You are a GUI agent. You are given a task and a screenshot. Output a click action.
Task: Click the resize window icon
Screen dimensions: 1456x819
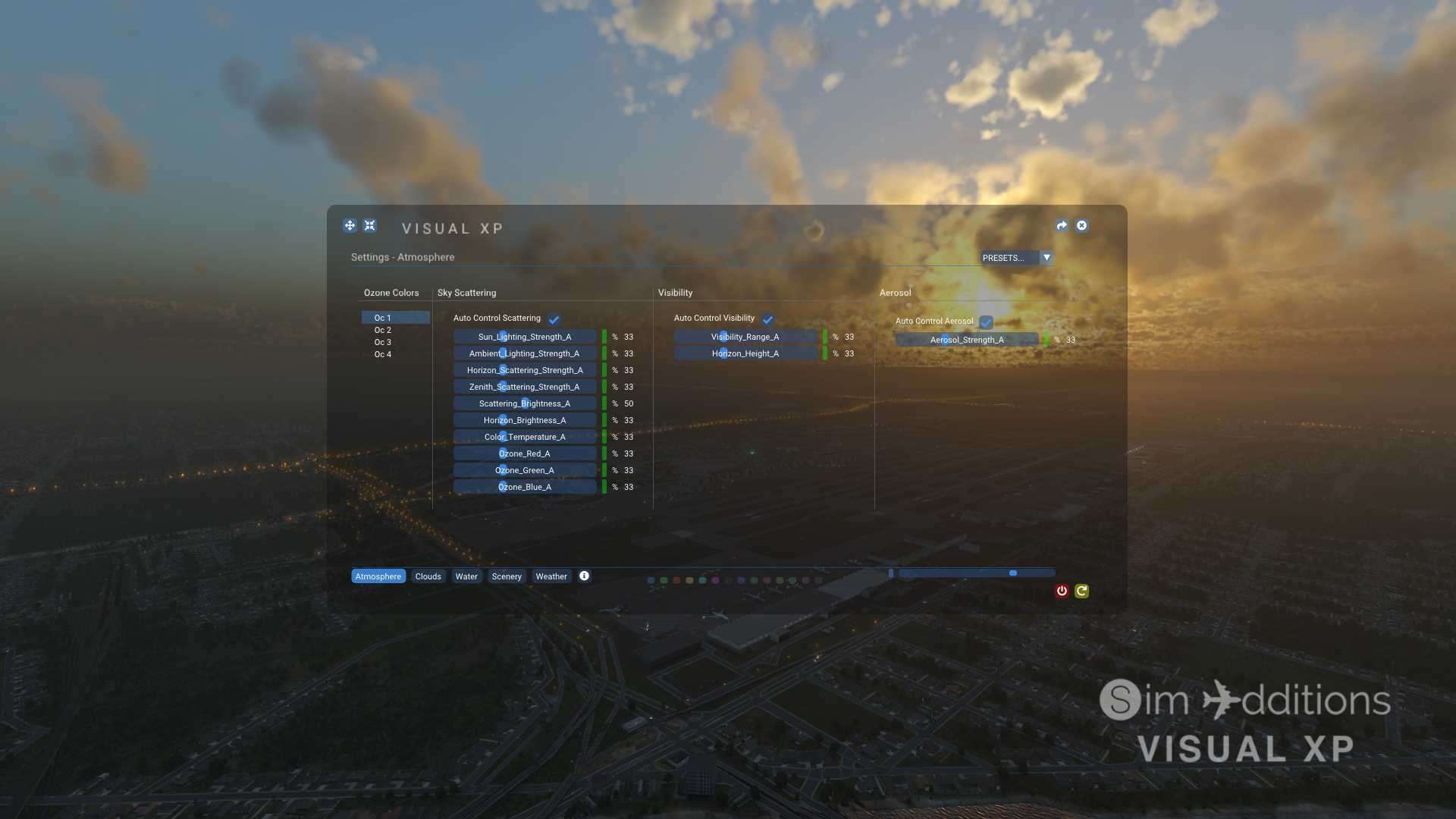tap(370, 225)
